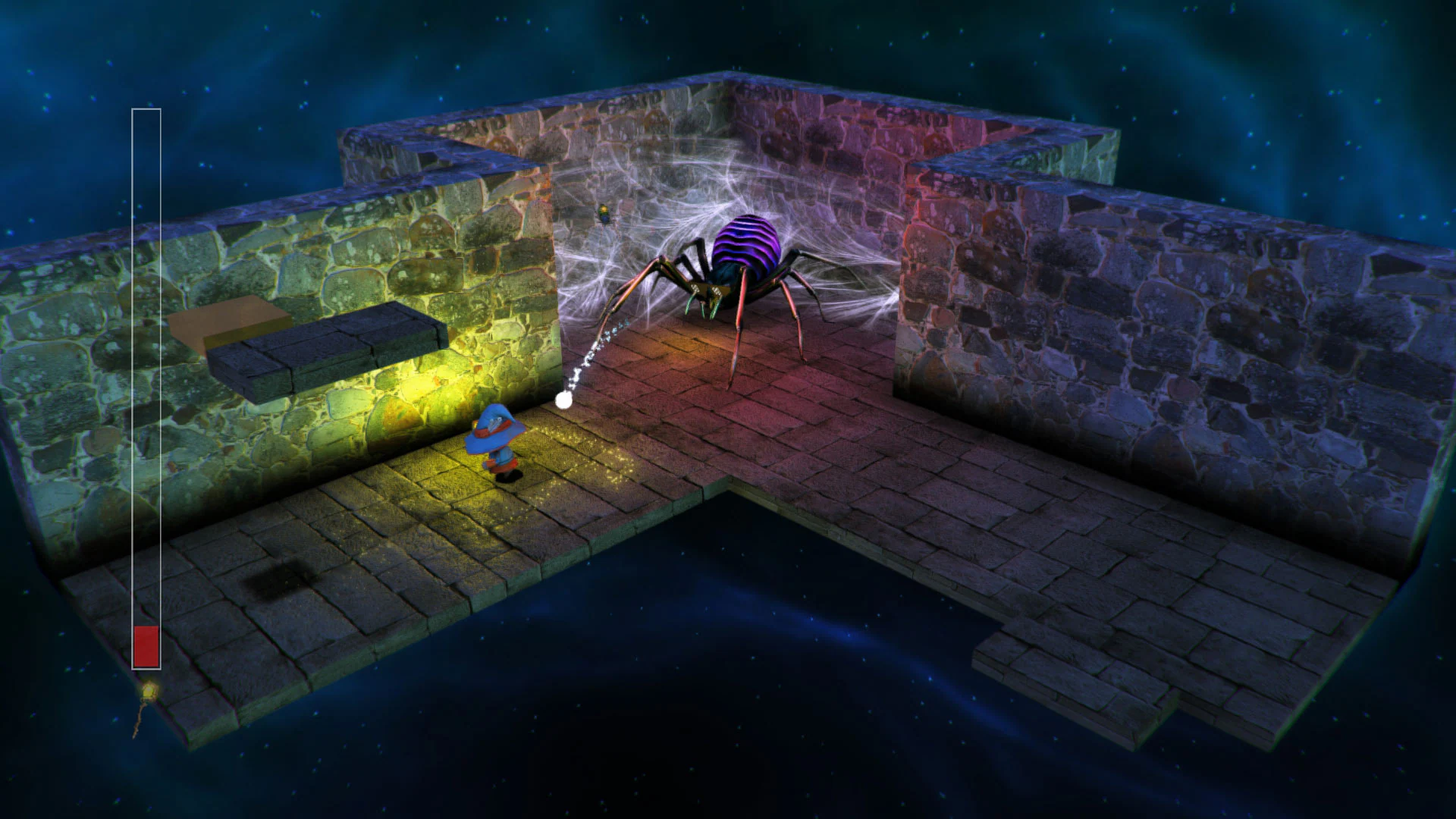Select the small figure caught in the webs

pyautogui.click(x=603, y=215)
